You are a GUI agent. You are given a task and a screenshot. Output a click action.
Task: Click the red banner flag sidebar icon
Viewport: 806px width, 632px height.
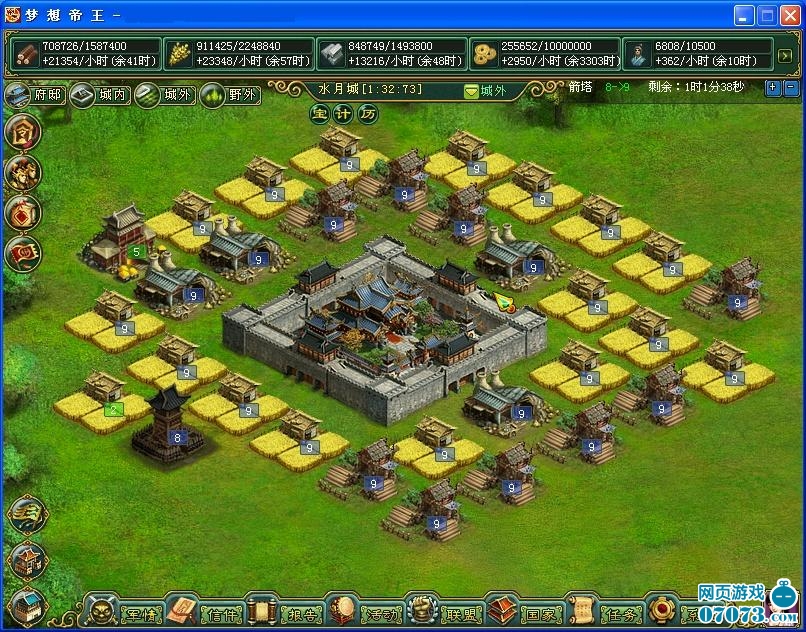(x=24, y=254)
